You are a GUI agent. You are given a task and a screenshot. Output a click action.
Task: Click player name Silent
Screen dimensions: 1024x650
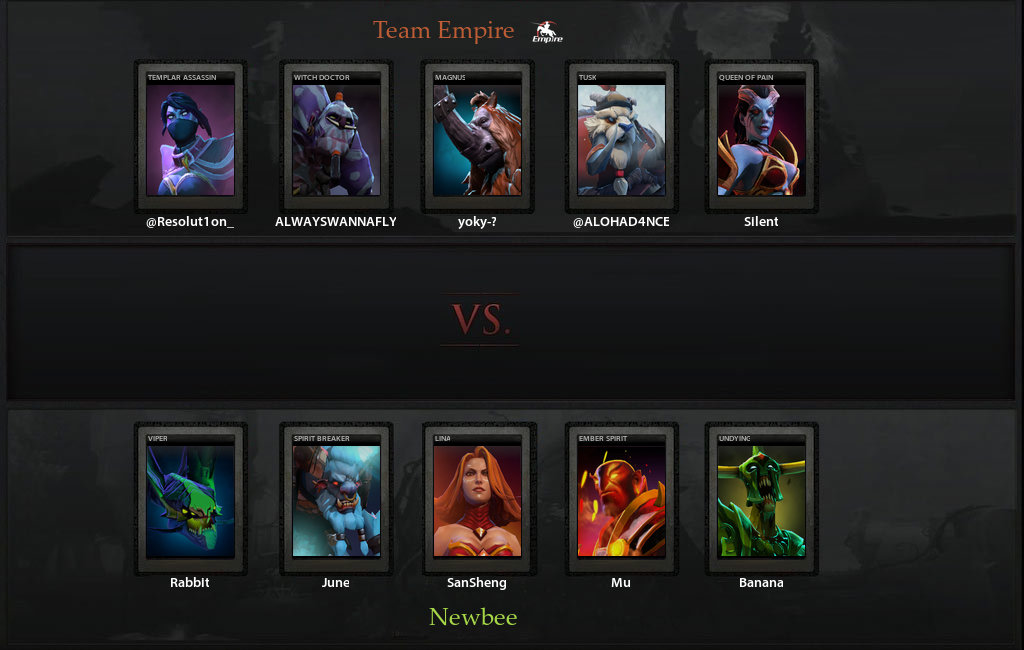click(x=761, y=222)
